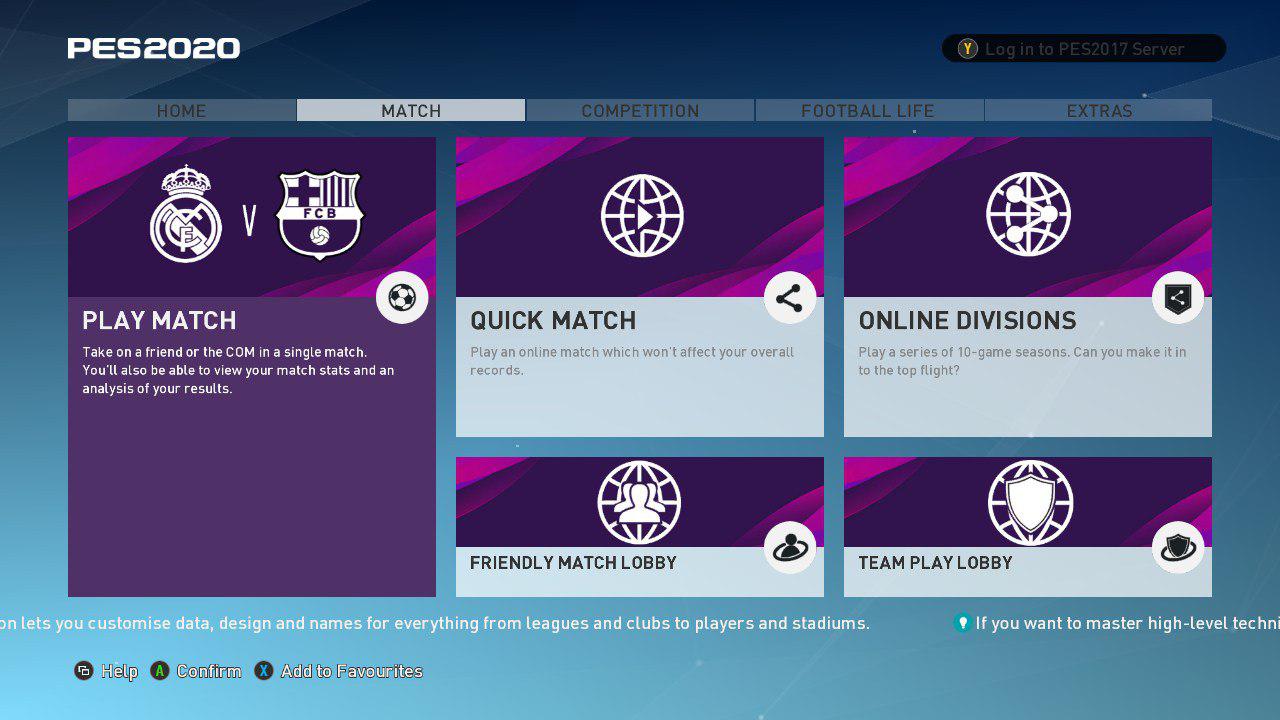Show the EXTRAS tab

(1099, 111)
